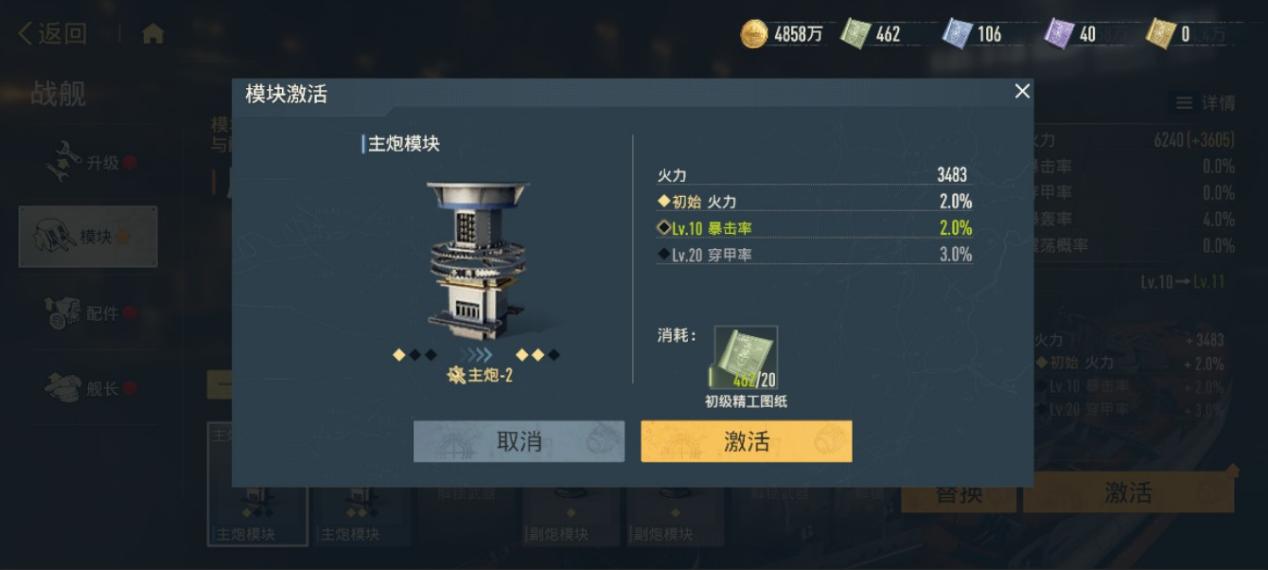This screenshot has width=1268, height=570.
Task: Select the Lv.10 暴击率 attribute row
Action: [x=814, y=228]
